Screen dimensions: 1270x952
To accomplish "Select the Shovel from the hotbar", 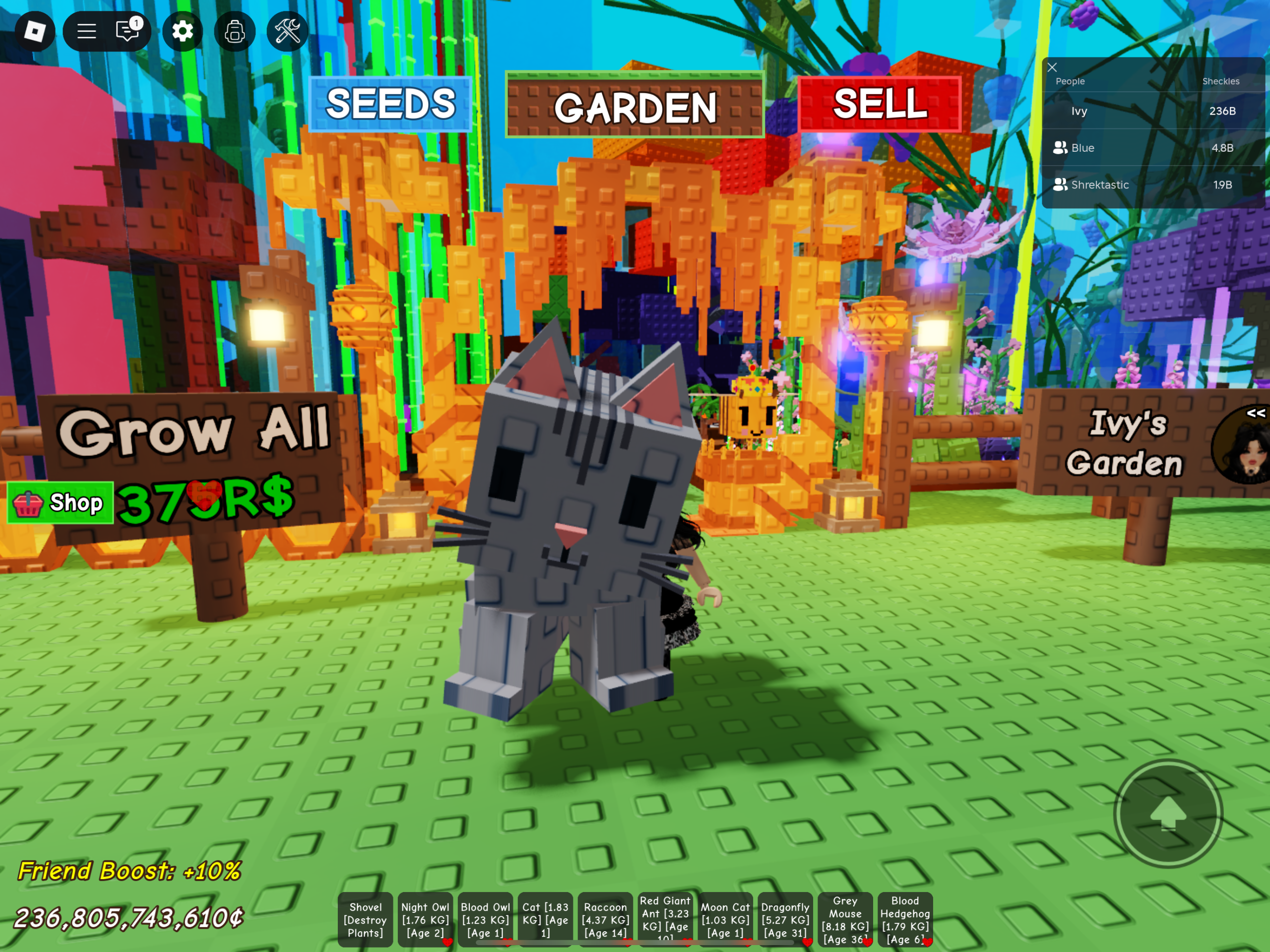I will pos(366,919).
